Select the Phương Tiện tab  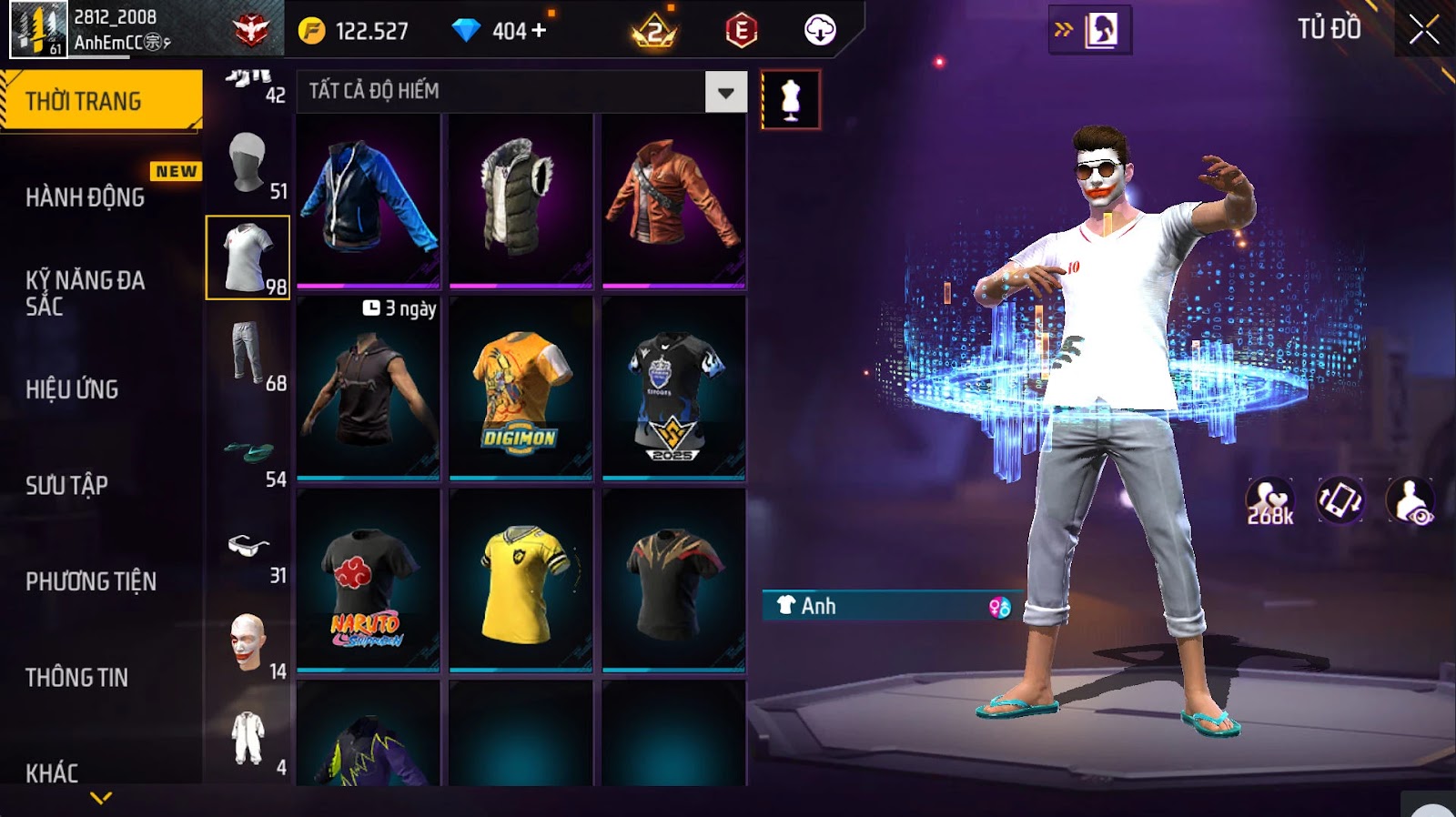91,581
